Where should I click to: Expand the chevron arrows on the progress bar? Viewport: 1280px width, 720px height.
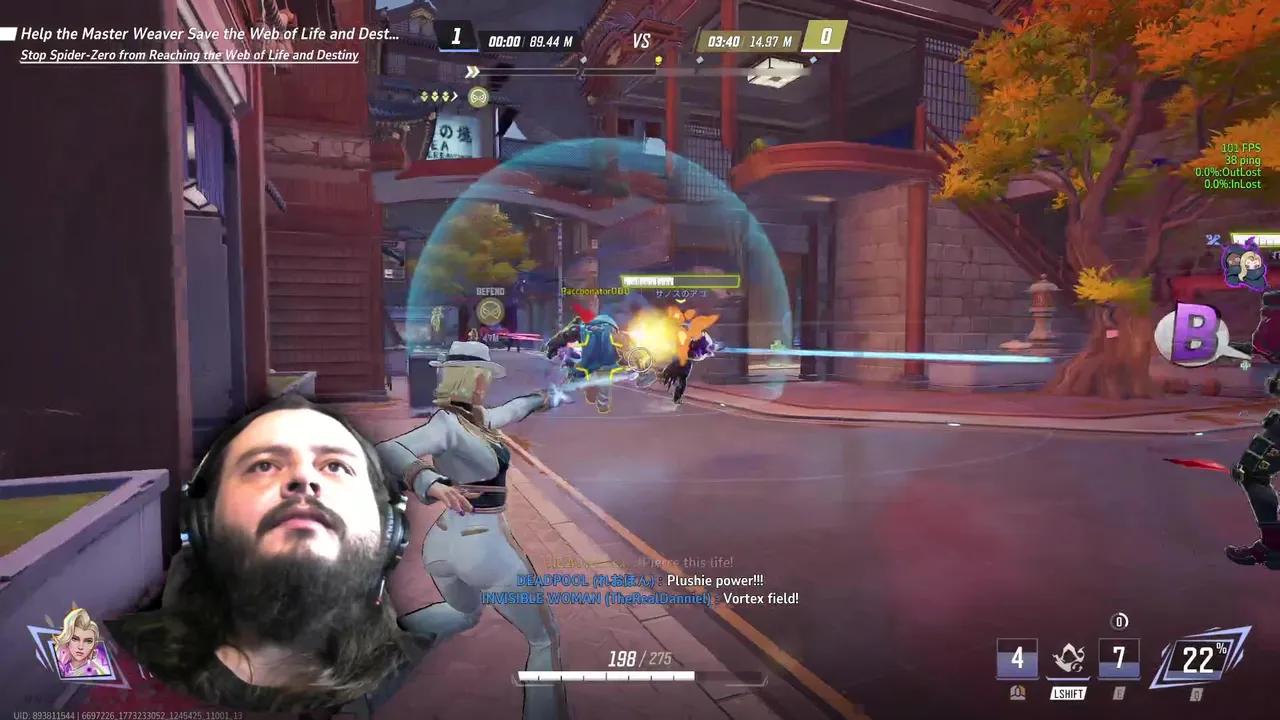pos(471,71)
